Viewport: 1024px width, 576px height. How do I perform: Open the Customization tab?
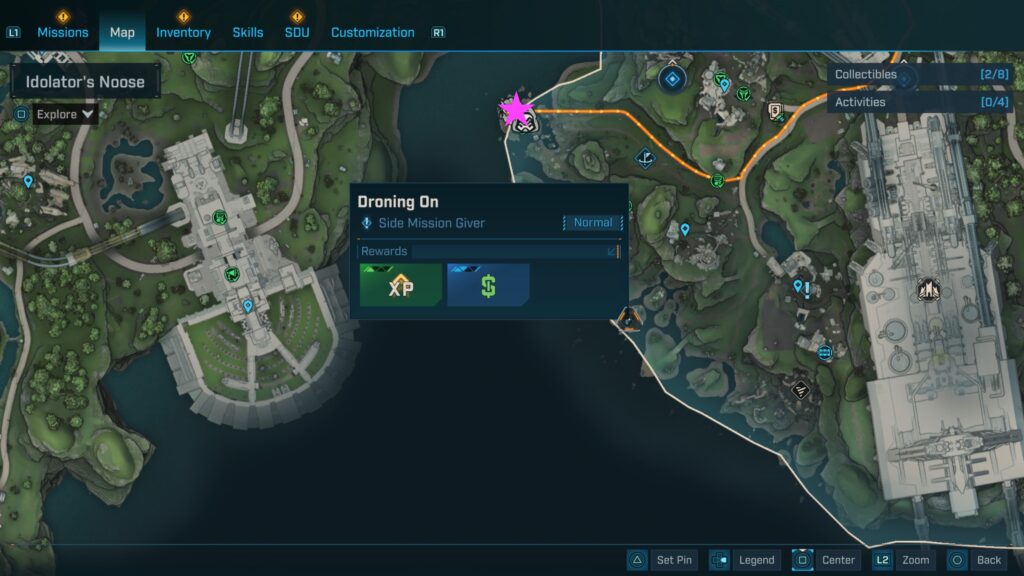tap(372, 32)
